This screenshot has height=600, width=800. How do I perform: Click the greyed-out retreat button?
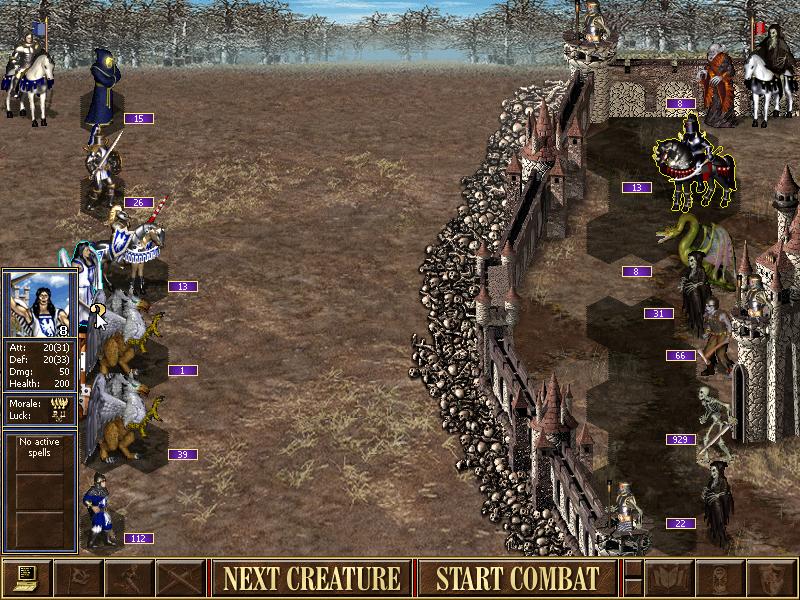[129, 578]
